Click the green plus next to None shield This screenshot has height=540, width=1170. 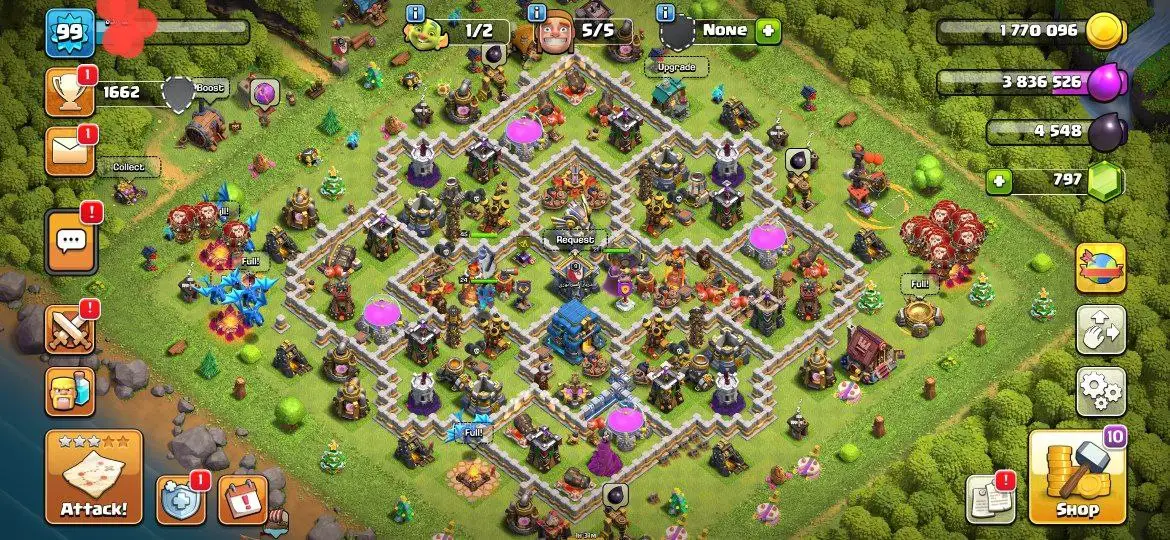coord(768,30)
